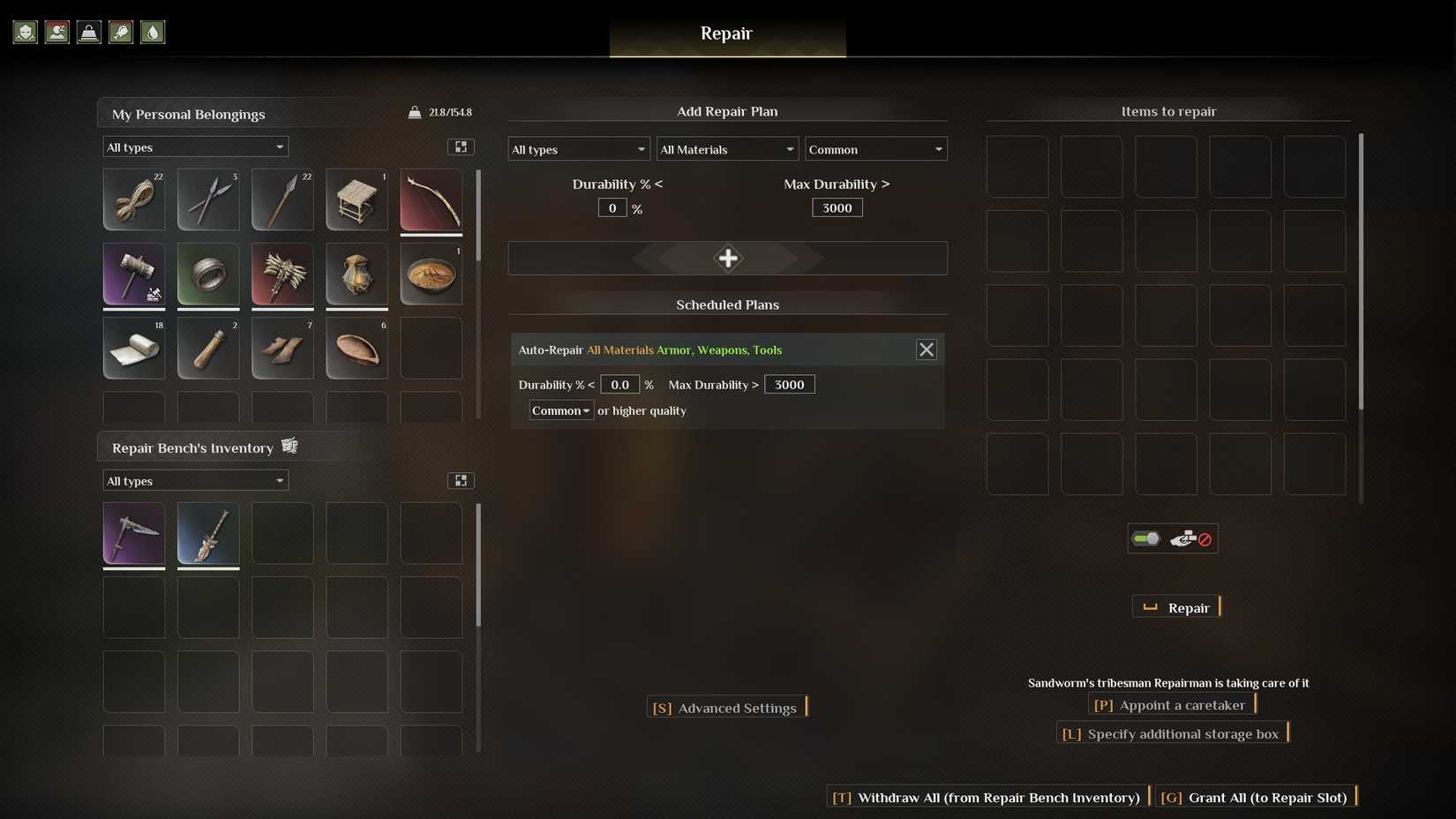1456x819 pixels.
Task: Open the character armor status icon
Action: (25, 32)
